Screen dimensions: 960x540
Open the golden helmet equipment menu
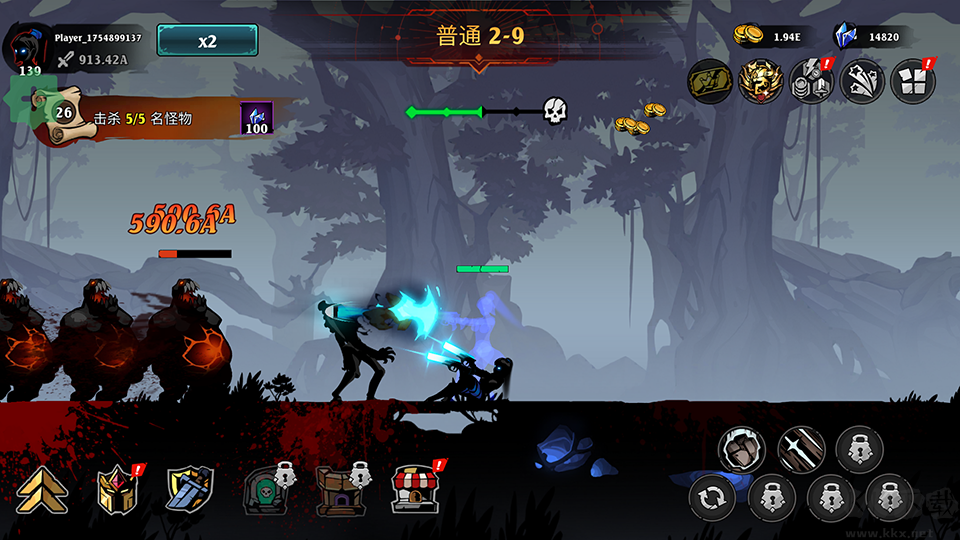pos(116,490)
